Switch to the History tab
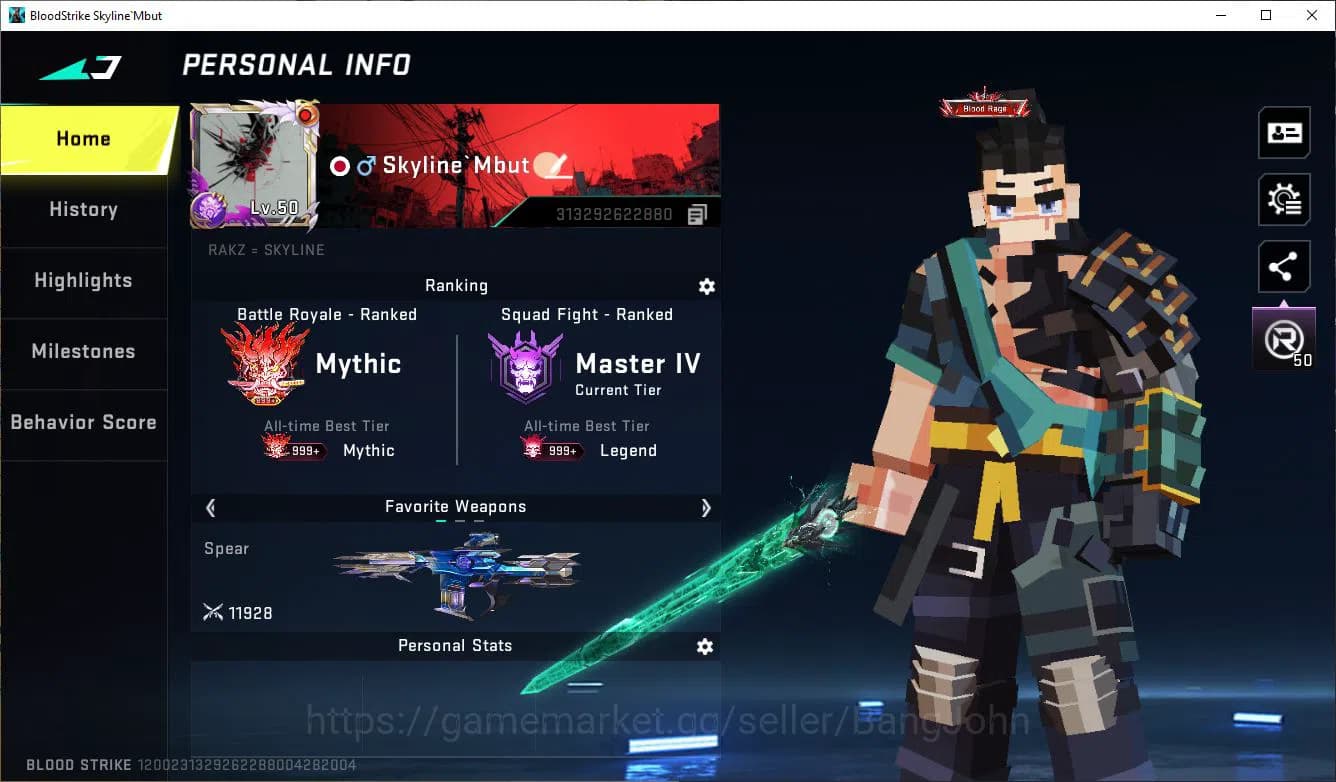The image size is (1336, 782). click(83, 209)
